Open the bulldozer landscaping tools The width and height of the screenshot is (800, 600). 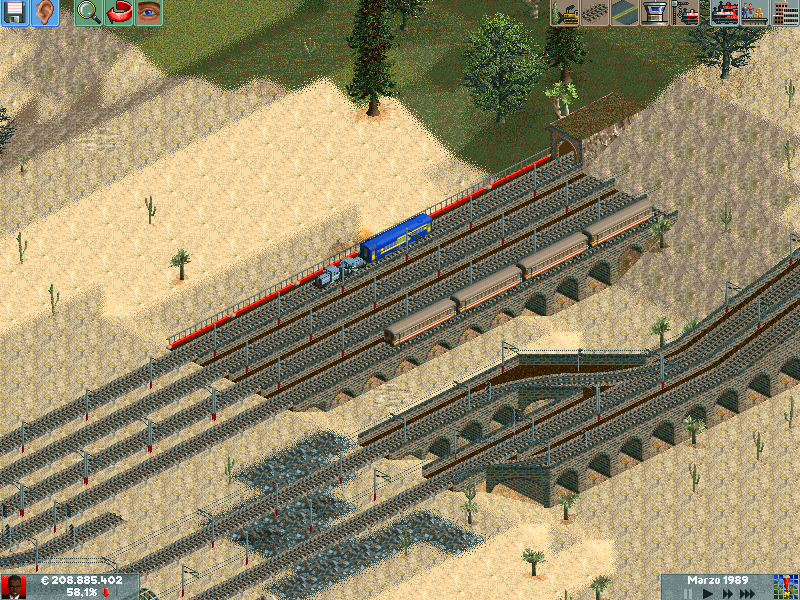(565, 13)
